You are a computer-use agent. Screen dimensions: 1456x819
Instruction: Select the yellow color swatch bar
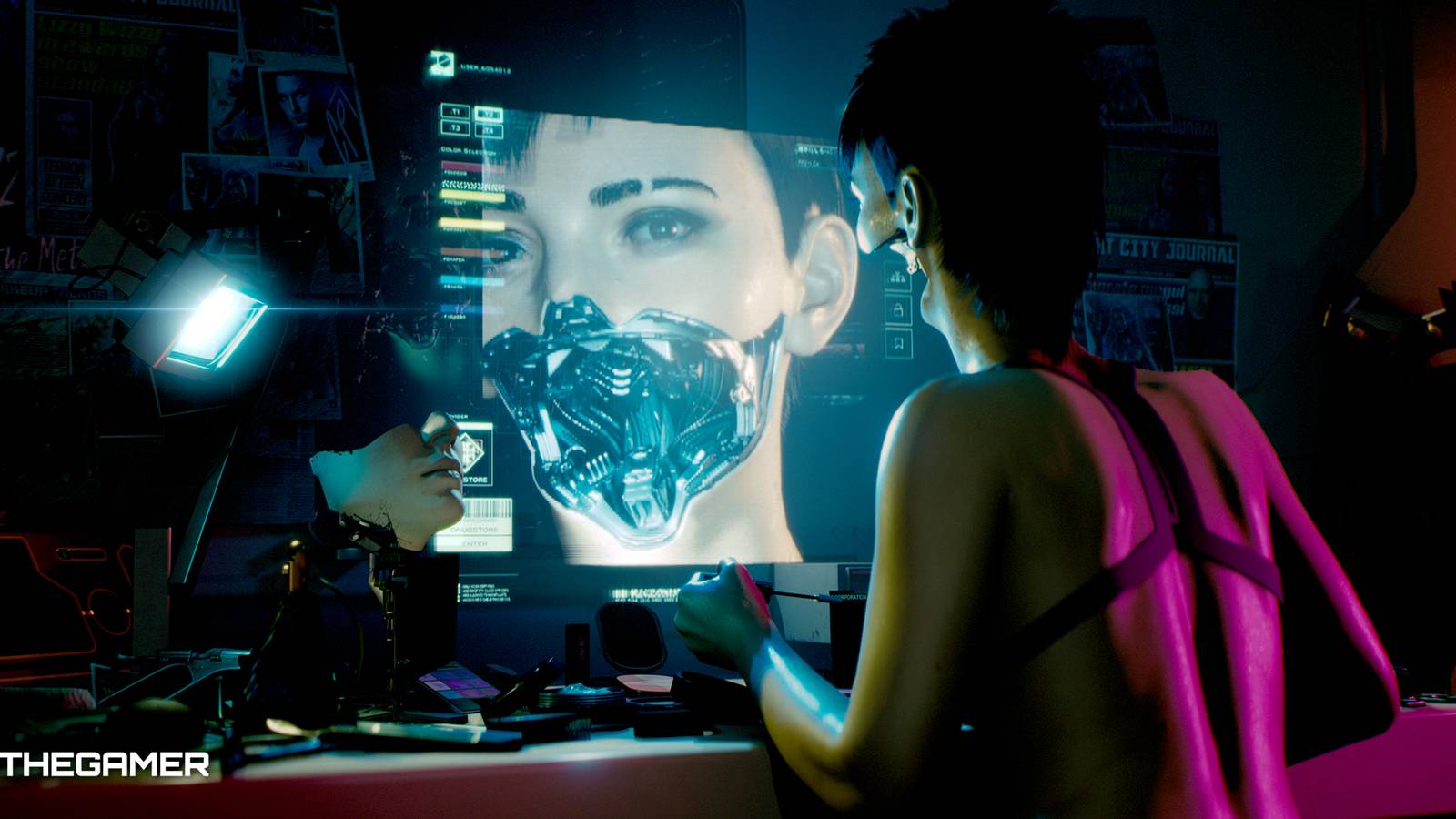(472, 196)
